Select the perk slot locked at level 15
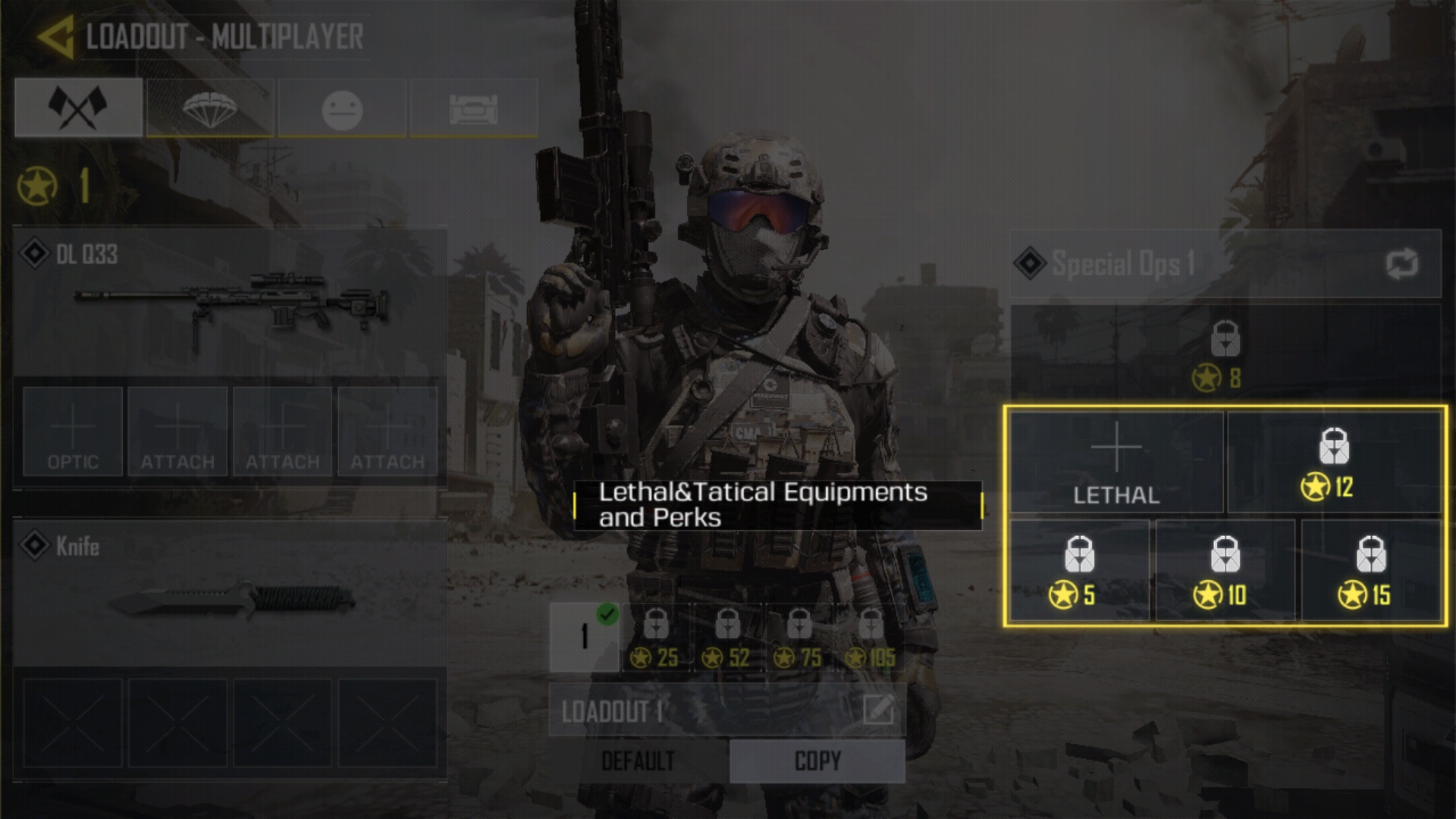This screenshot has height=819, width=1456. 1370,570
